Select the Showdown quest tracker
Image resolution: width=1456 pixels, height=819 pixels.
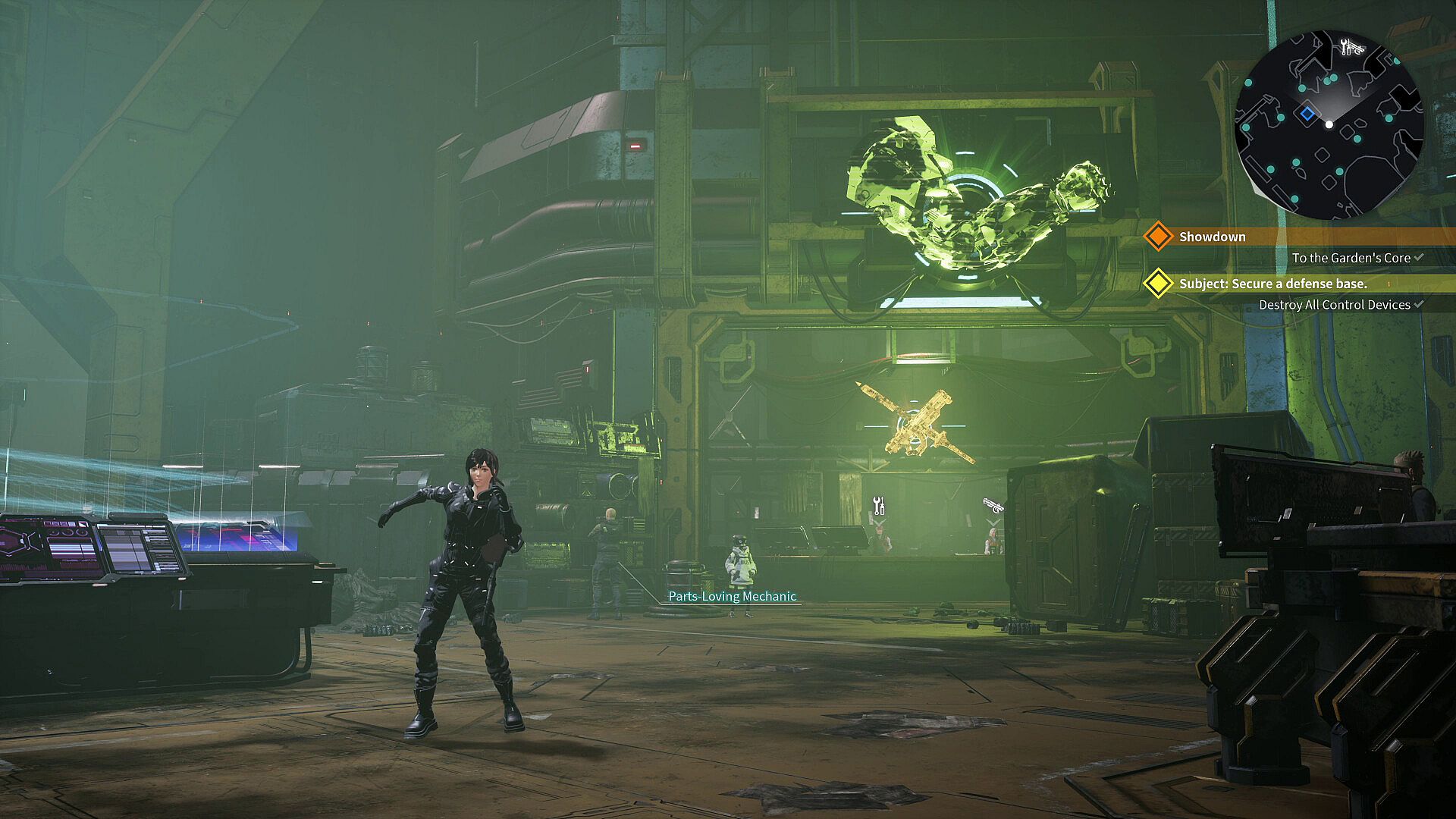tap(1212, 237)
